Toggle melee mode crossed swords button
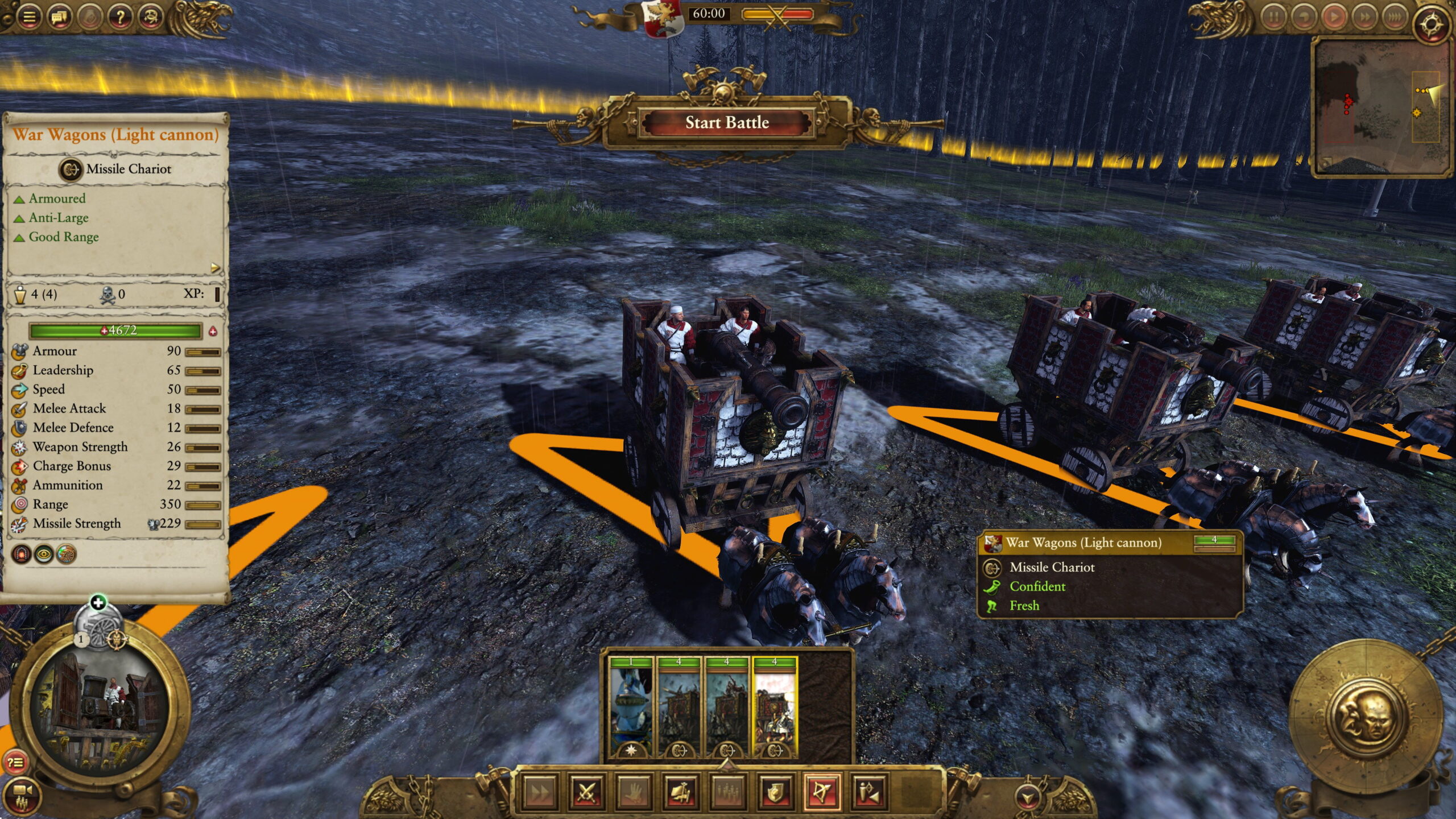 pos(586,792)
